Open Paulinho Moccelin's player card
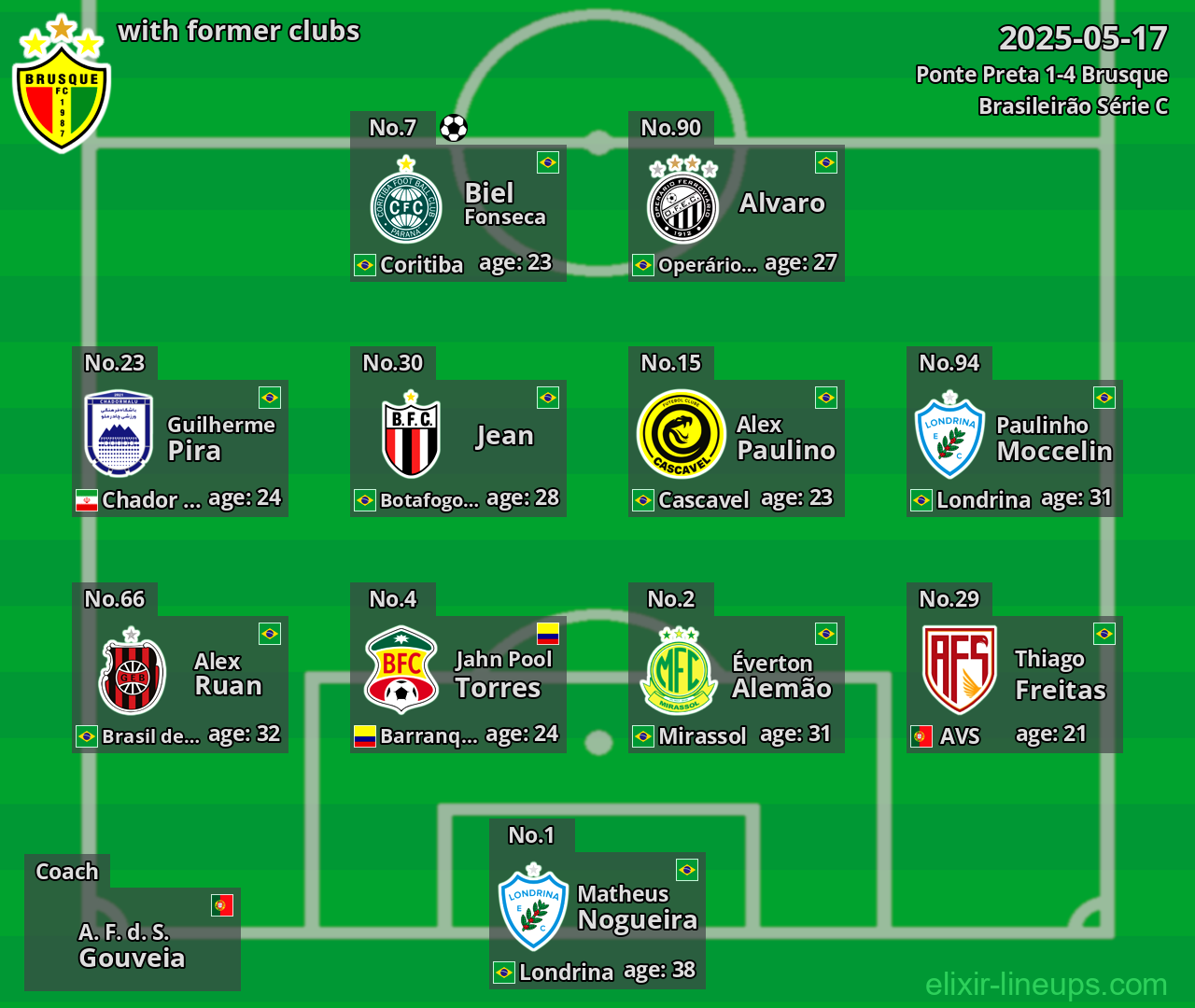1195x1008 pixels. (x=1015, y=448)
